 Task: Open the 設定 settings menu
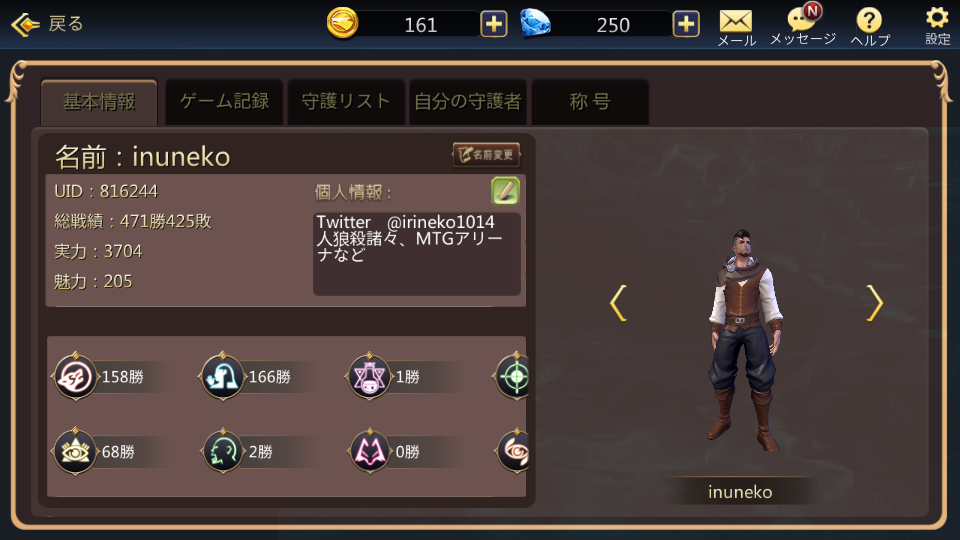[x=937, y=26]
